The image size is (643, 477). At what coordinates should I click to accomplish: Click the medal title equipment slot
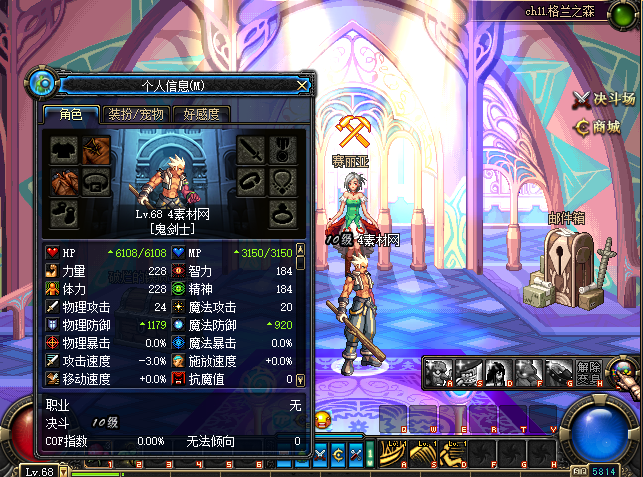pyautogui.click(x=284, y=150)
